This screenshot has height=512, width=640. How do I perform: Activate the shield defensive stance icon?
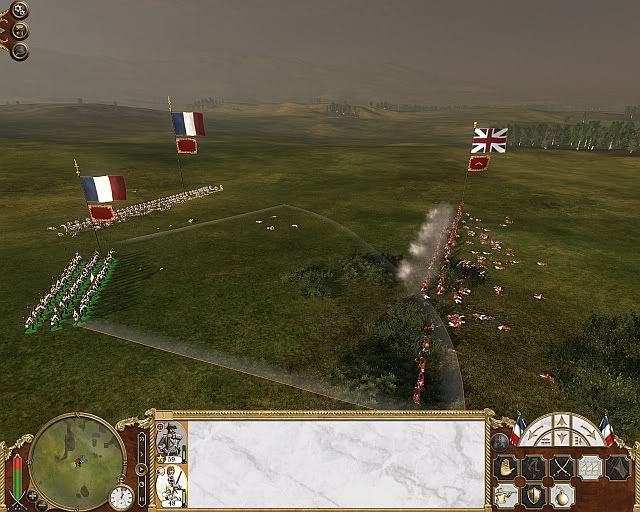535,496
